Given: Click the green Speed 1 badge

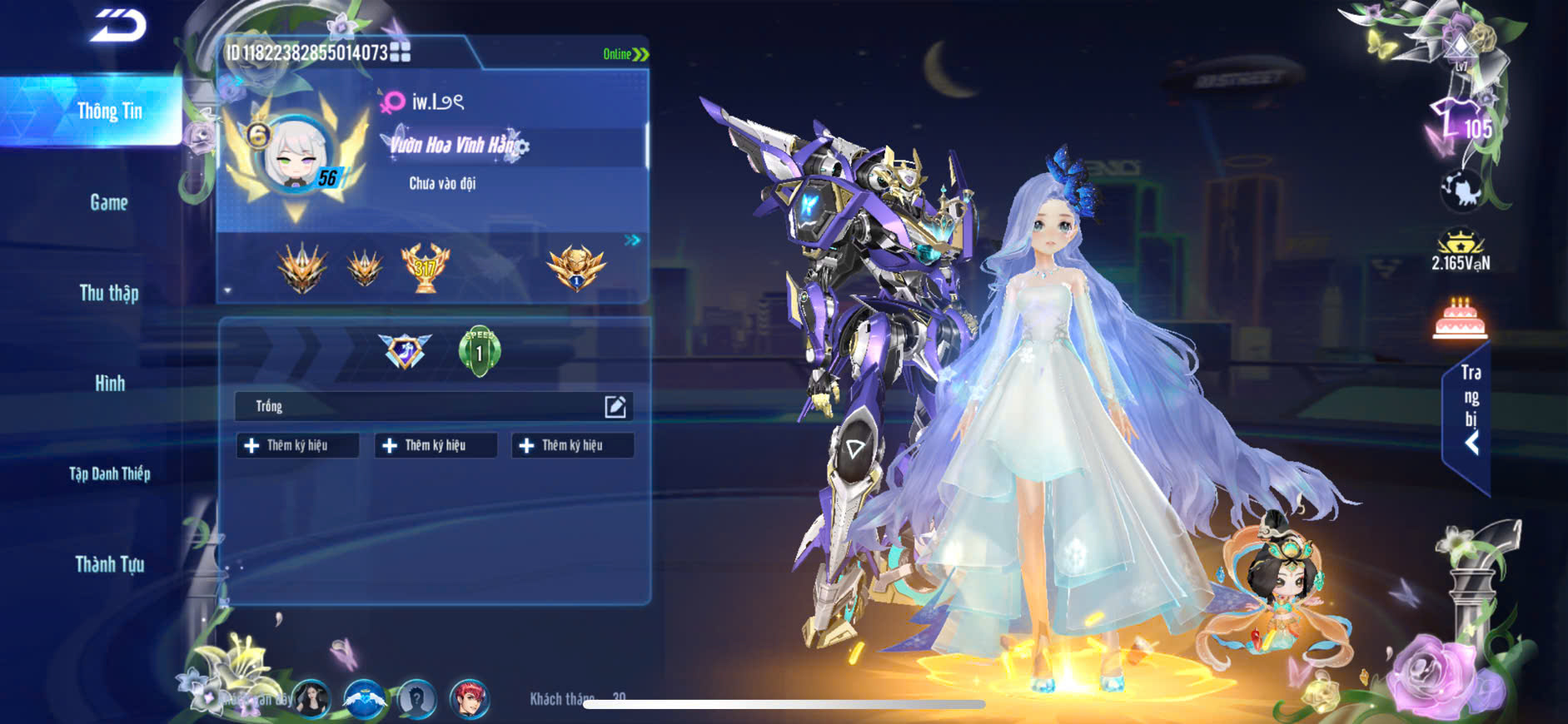Looking at the screenshot, I should click(x=480, y=351).
